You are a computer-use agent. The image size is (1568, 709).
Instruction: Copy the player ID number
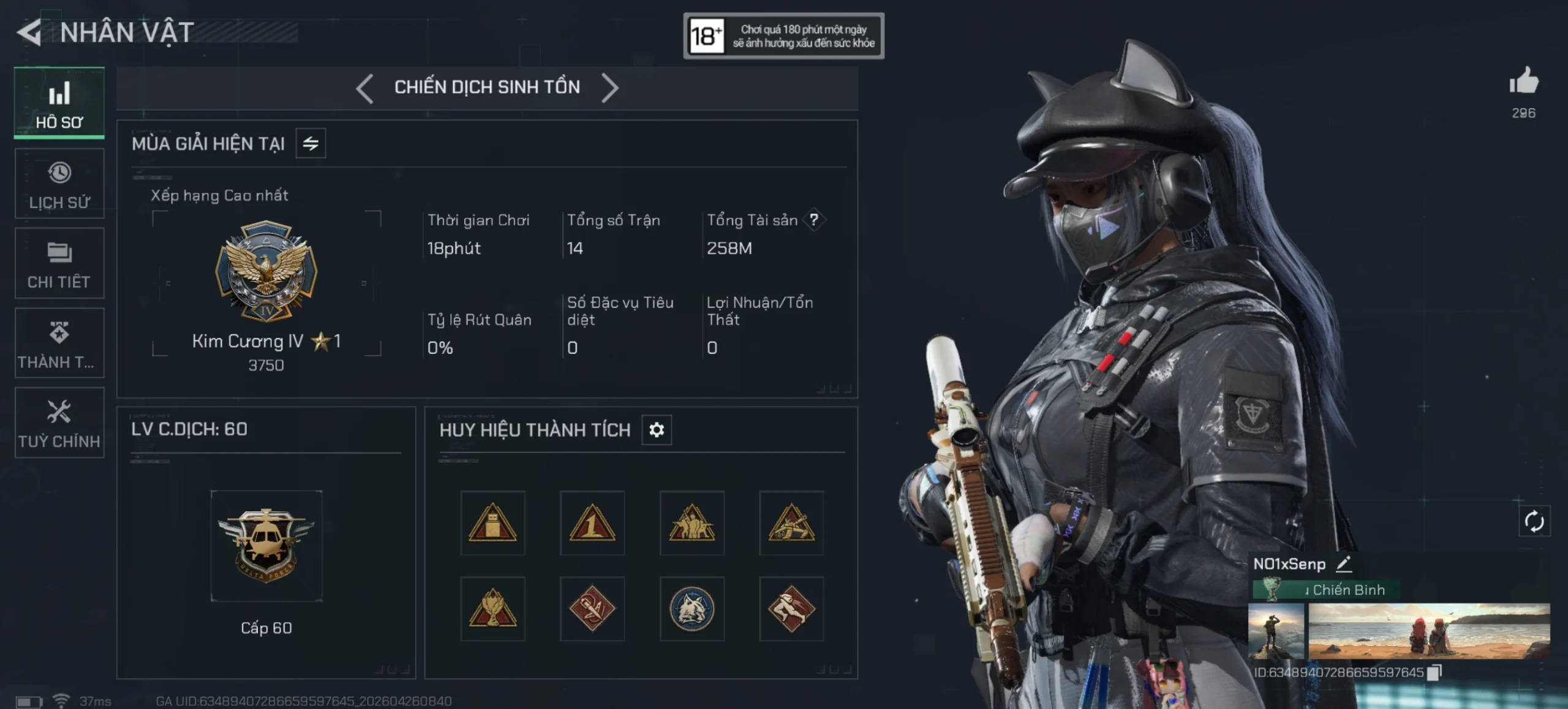(x=1434, y=672)
